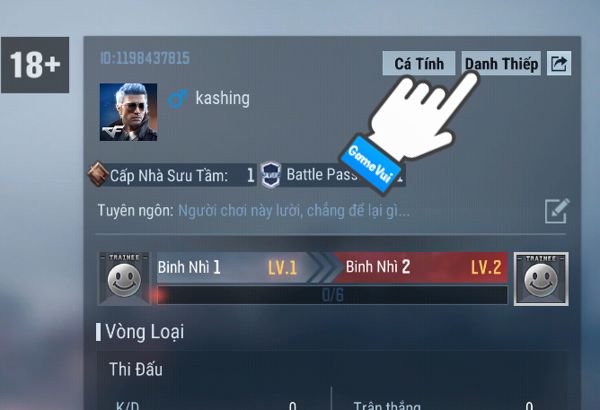Edit the Tuyên ngôn declaration
Image resolution: width=600 pixels, height=410 pixels.
(557, 211)
